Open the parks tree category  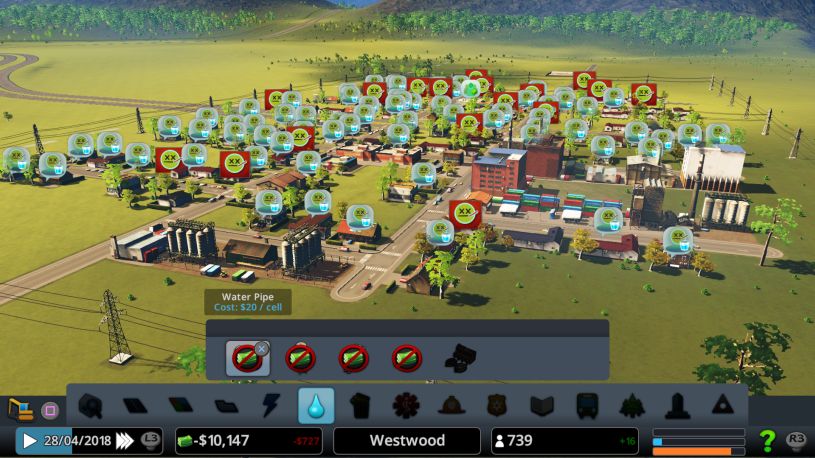coord(632,406)
